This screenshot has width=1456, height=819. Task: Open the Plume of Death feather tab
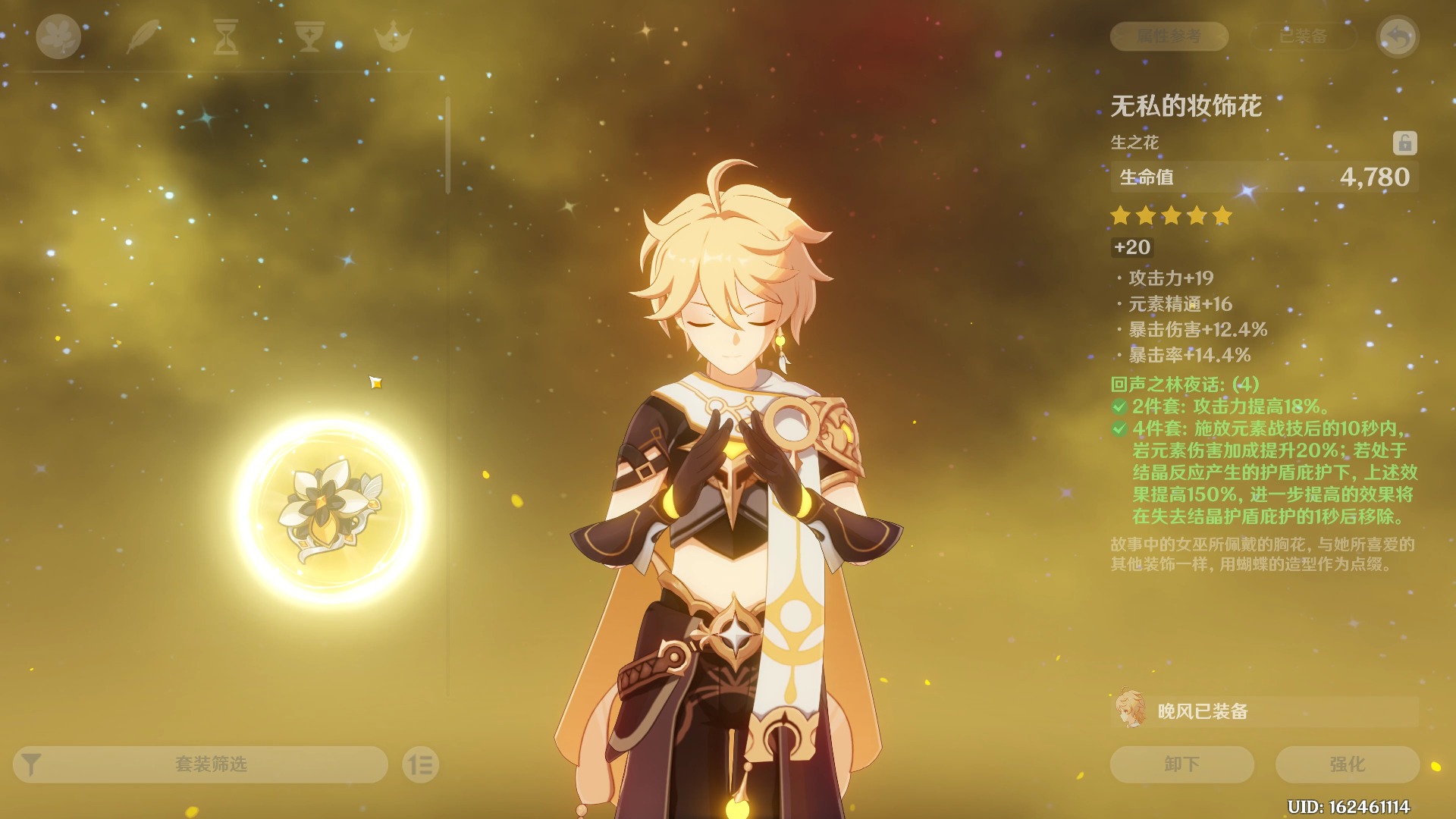click(142, 36)
